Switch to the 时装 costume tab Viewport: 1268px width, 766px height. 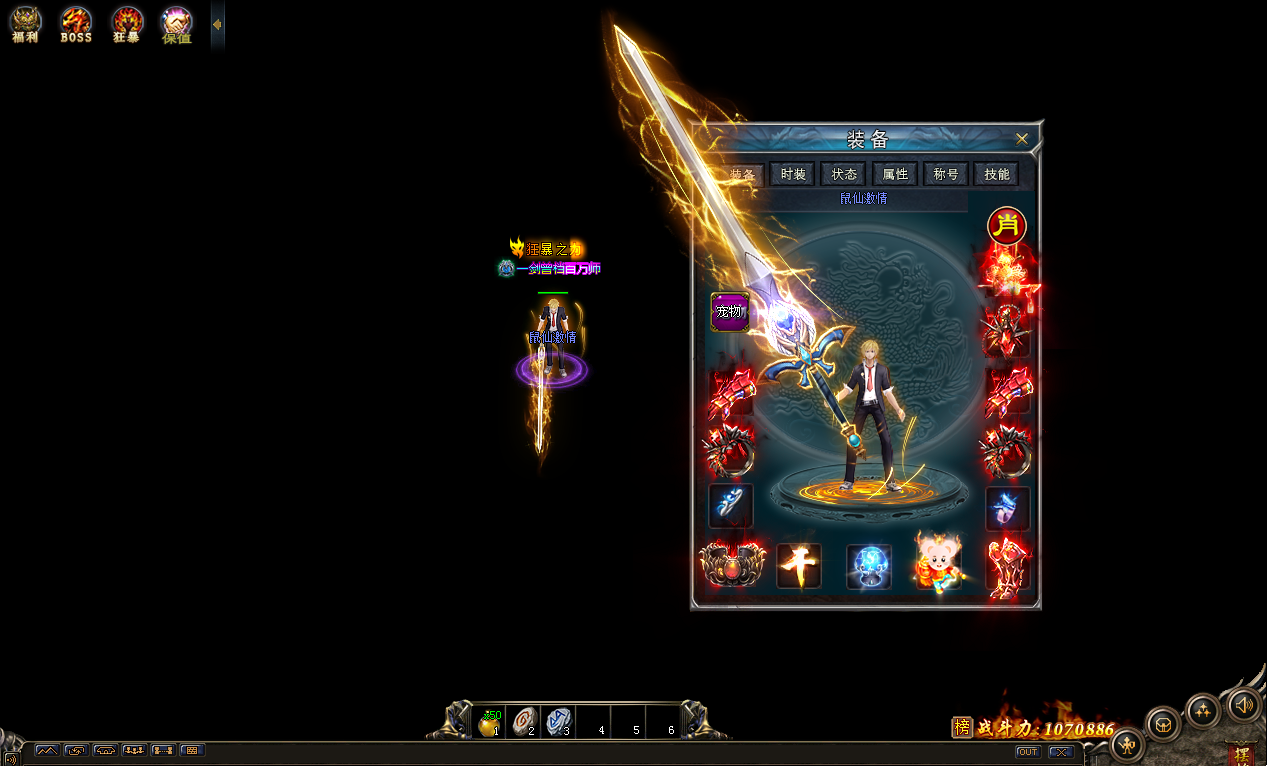(x=793, y=174)
